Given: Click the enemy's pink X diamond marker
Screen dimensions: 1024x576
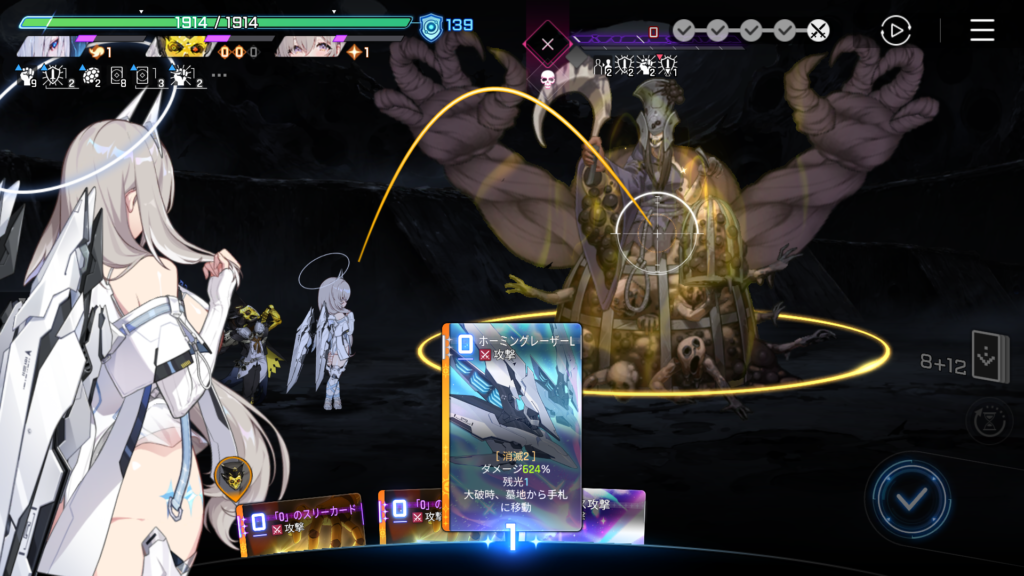Looking at the screenshot, I should pos(547,44).
